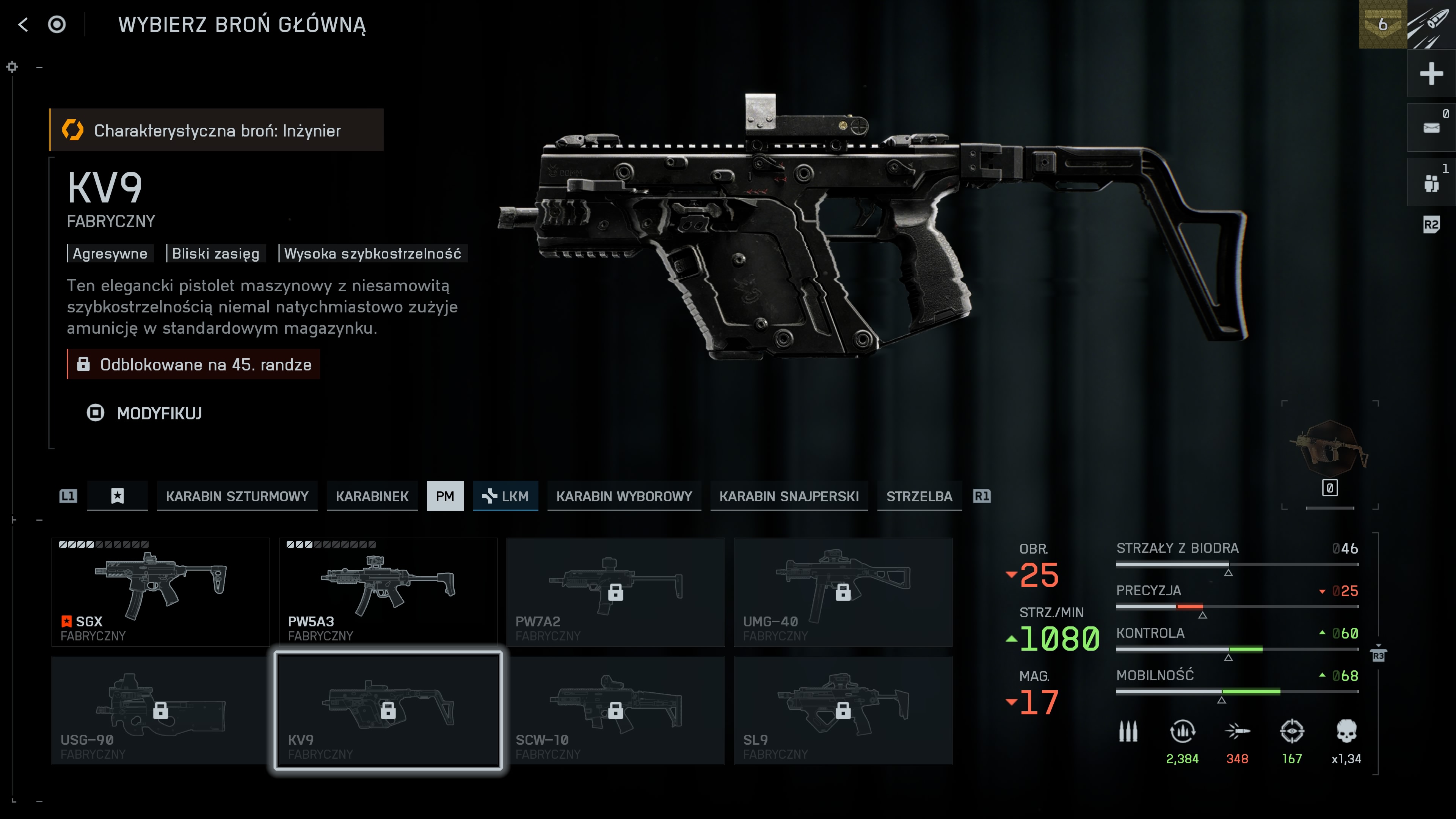Screen dimensions: 1456x819
Task: Choose the locked SCW-10 tile
Action: point(615,710)
